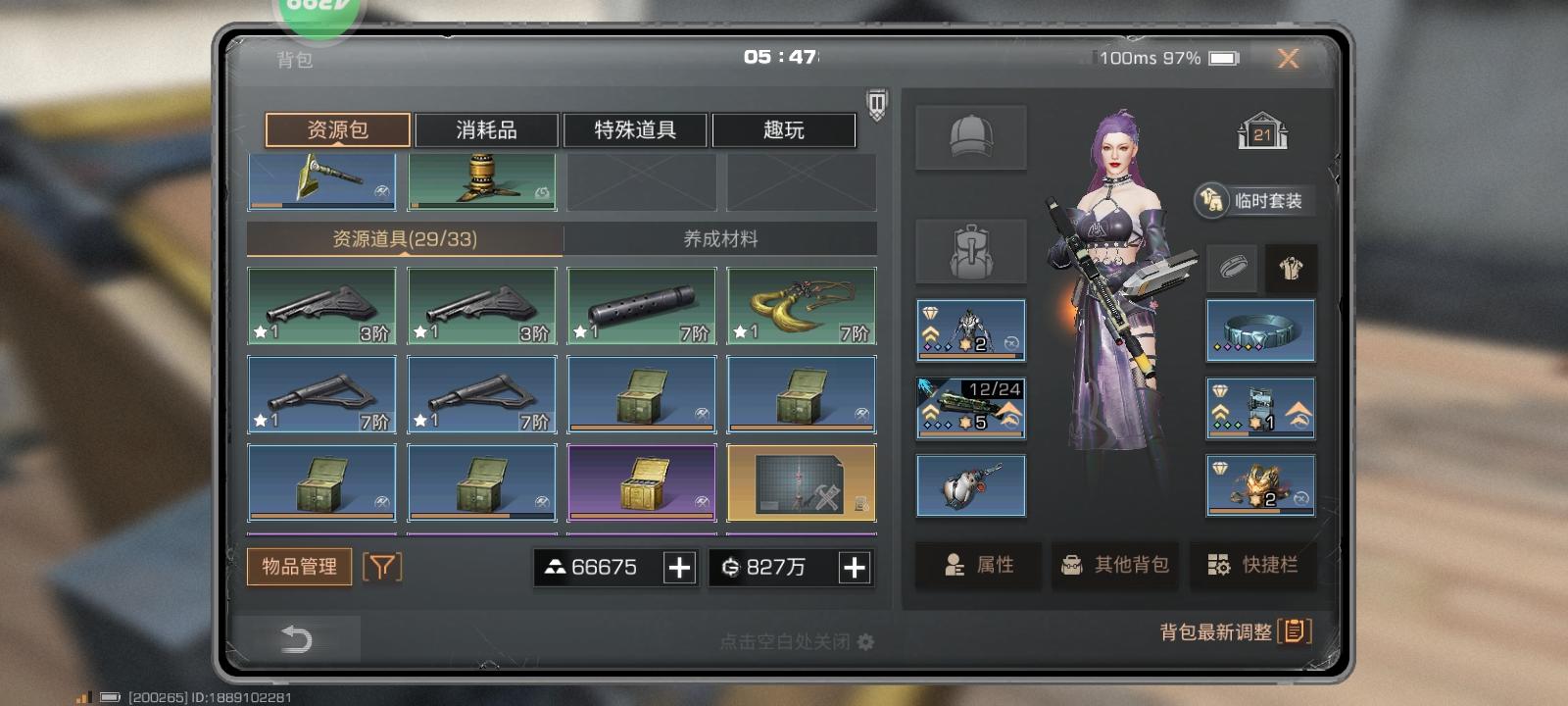Select the ring accessory slot icon
The width and height of the screenshot is (1568, 706).
[x=1231, y=267]
